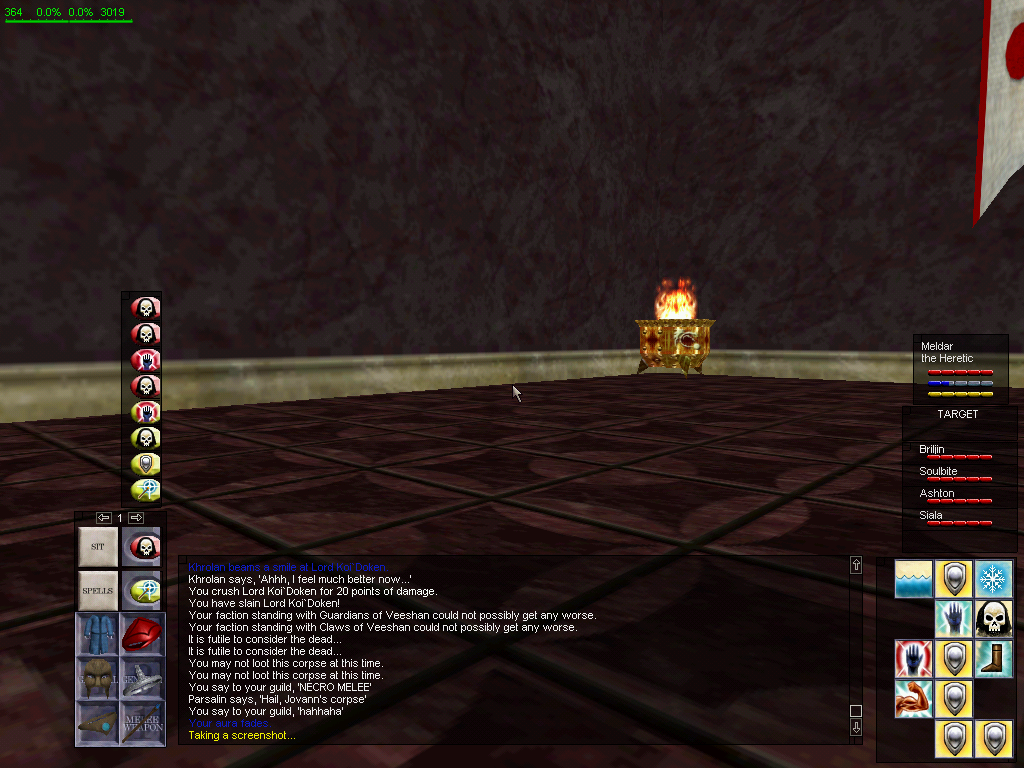Select the brown fur mask hotbar slot
The image size is (1024, 768).
[97, 677]
